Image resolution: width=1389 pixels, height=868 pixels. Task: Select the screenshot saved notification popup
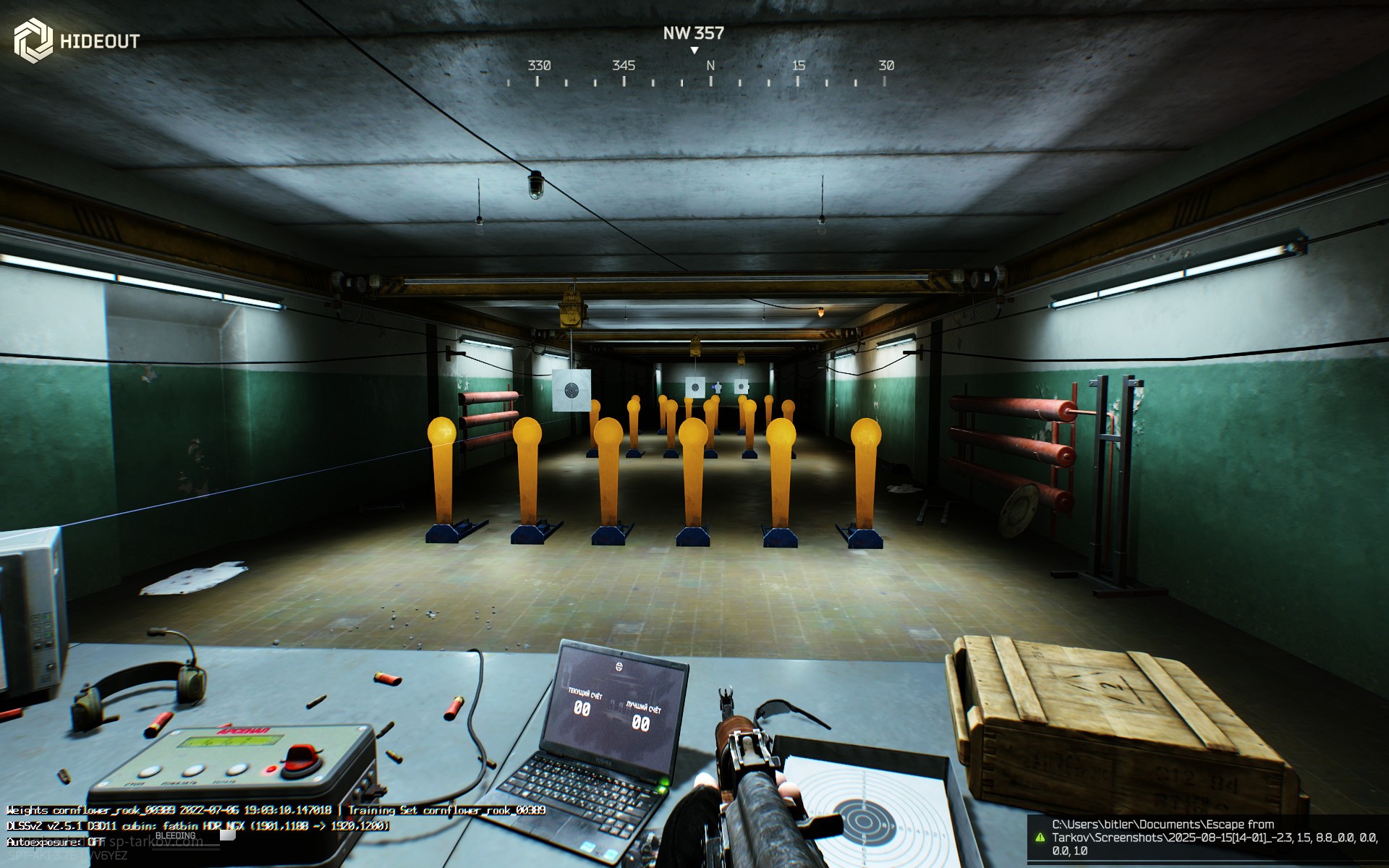[1207, 838]
